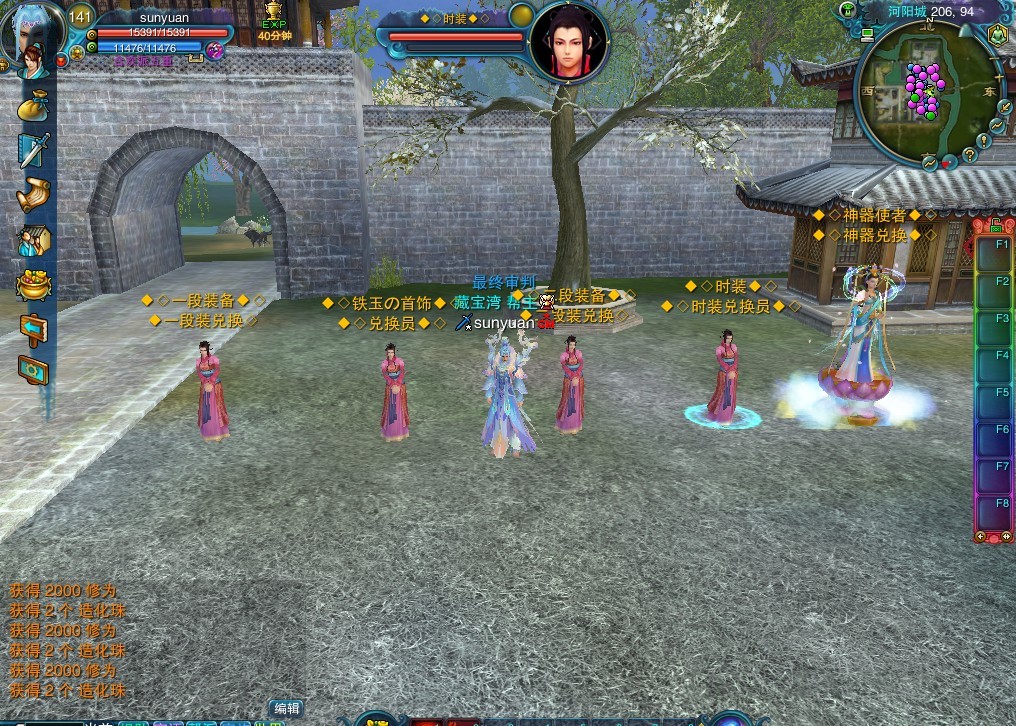Click the green computer monitor icon
The width and height of the screenshot is (1016, 726).
(x=867, y=33)
